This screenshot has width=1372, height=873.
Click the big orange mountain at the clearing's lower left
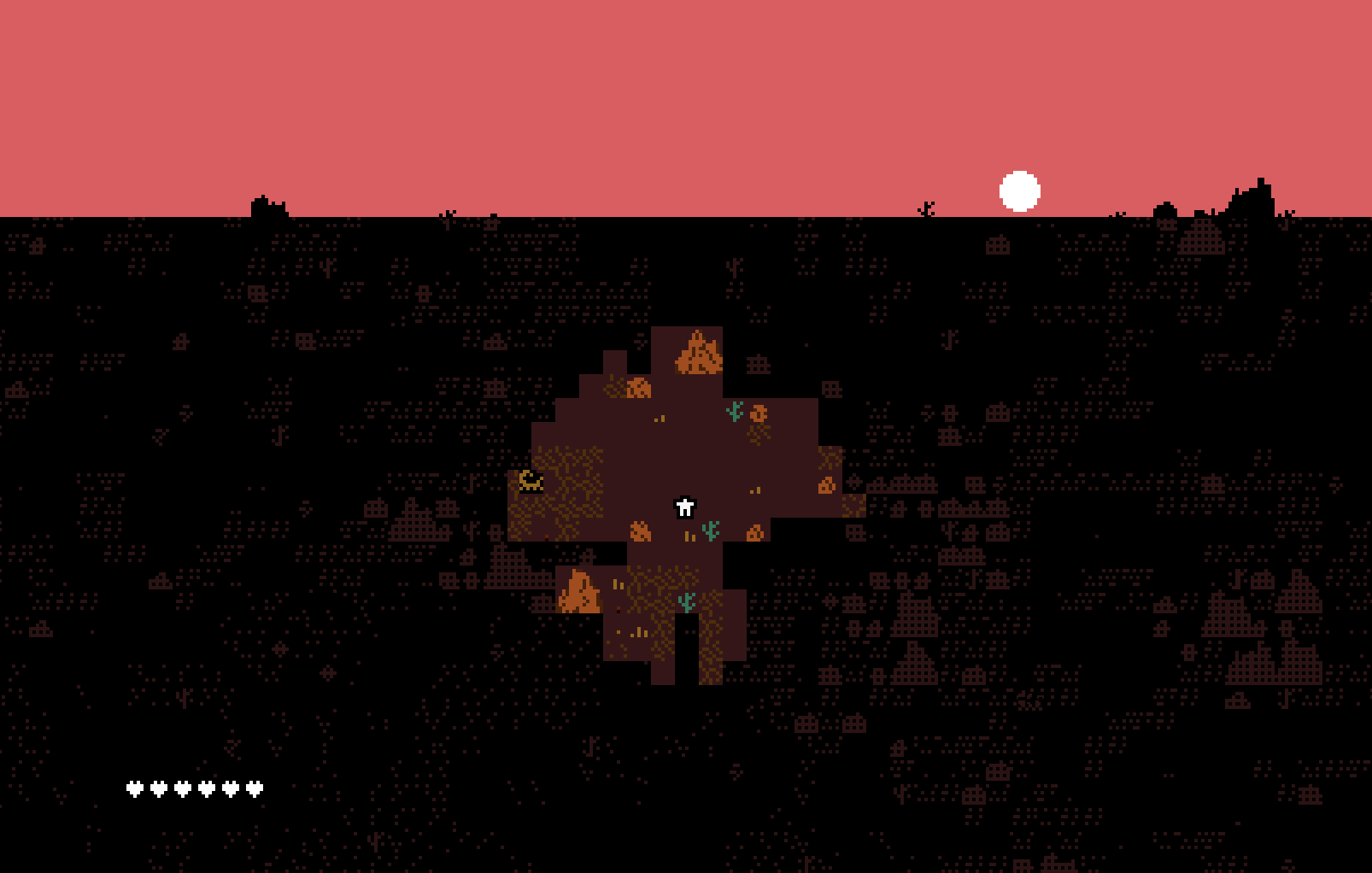578,591
